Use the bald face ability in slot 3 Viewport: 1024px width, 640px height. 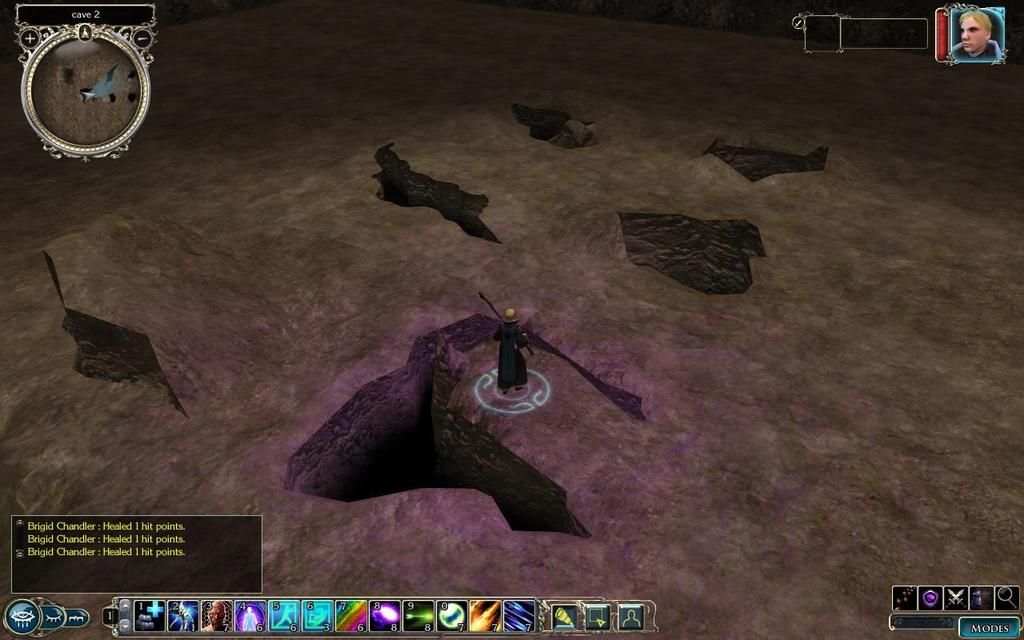tap(216, 615)
